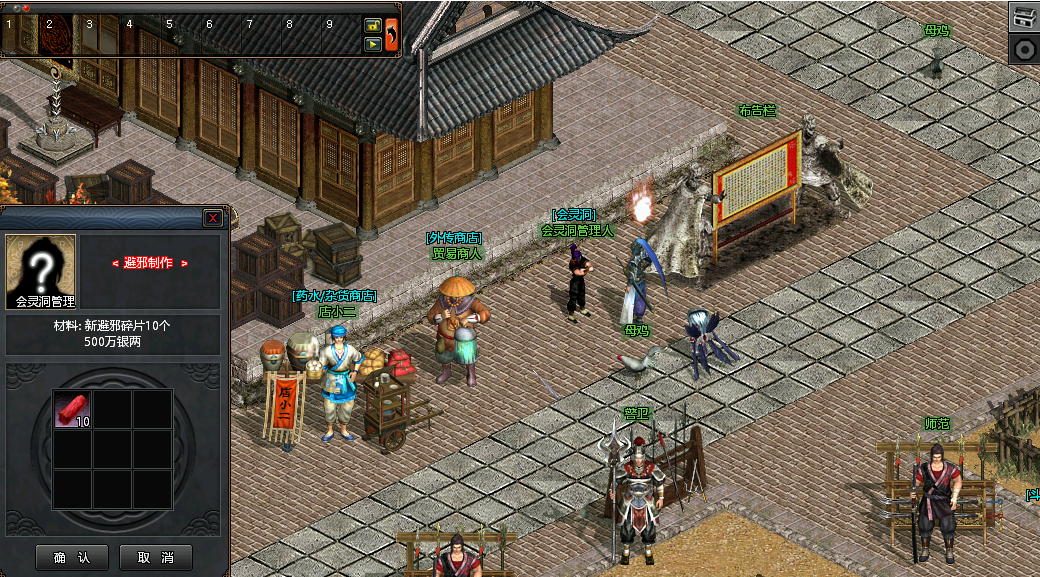Click the orange curved-arrow hotbar button

pos(391,34)
